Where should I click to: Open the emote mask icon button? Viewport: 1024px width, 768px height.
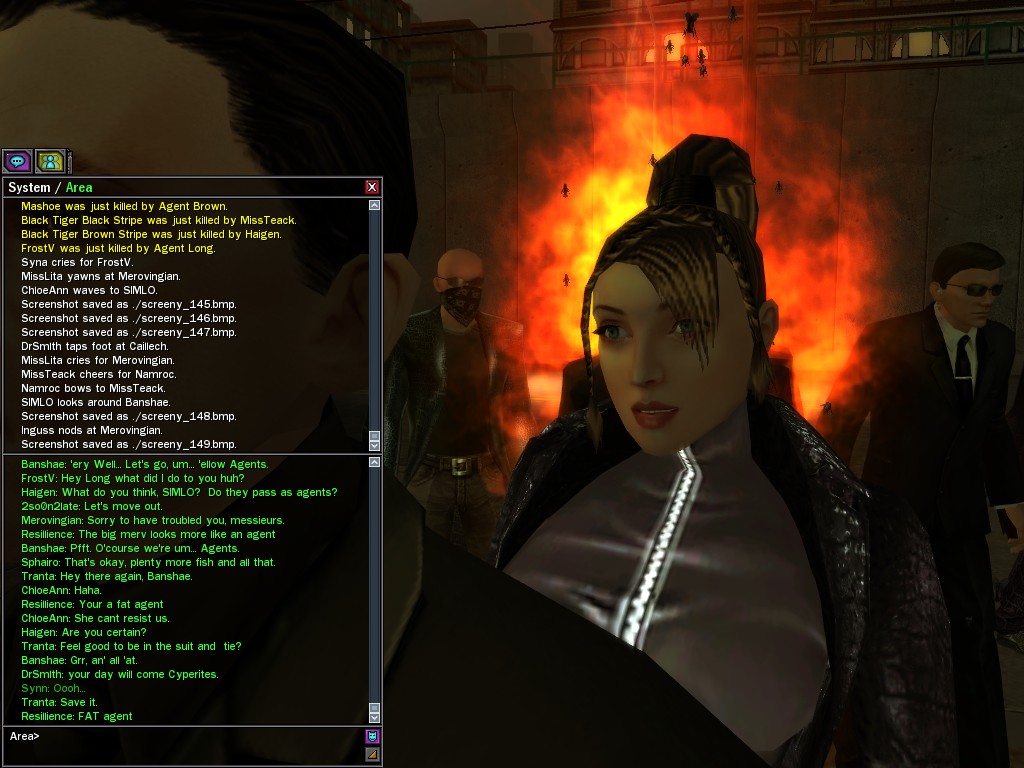pos(372,736)
